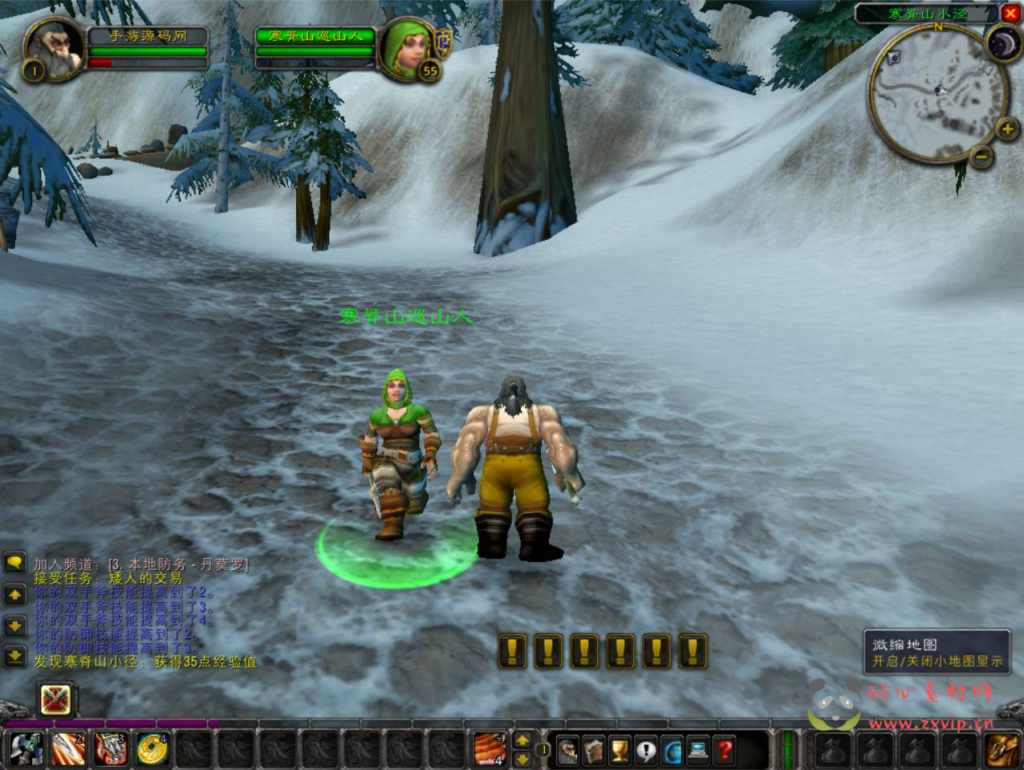Open the quest log exclamation button
The image size is (1024, 770).
click(646, 749)
